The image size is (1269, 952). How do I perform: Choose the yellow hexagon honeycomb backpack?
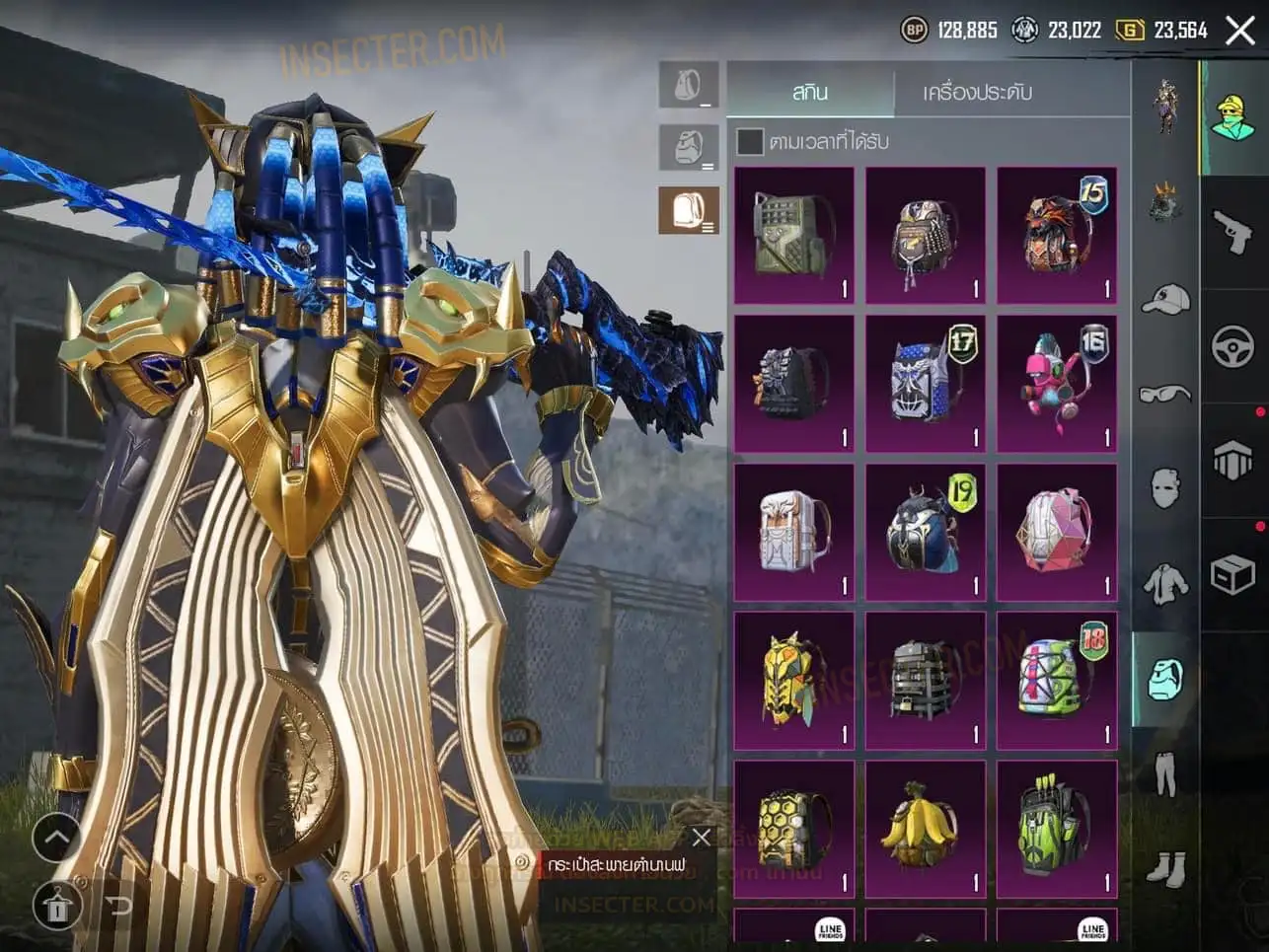click(794, 829)
